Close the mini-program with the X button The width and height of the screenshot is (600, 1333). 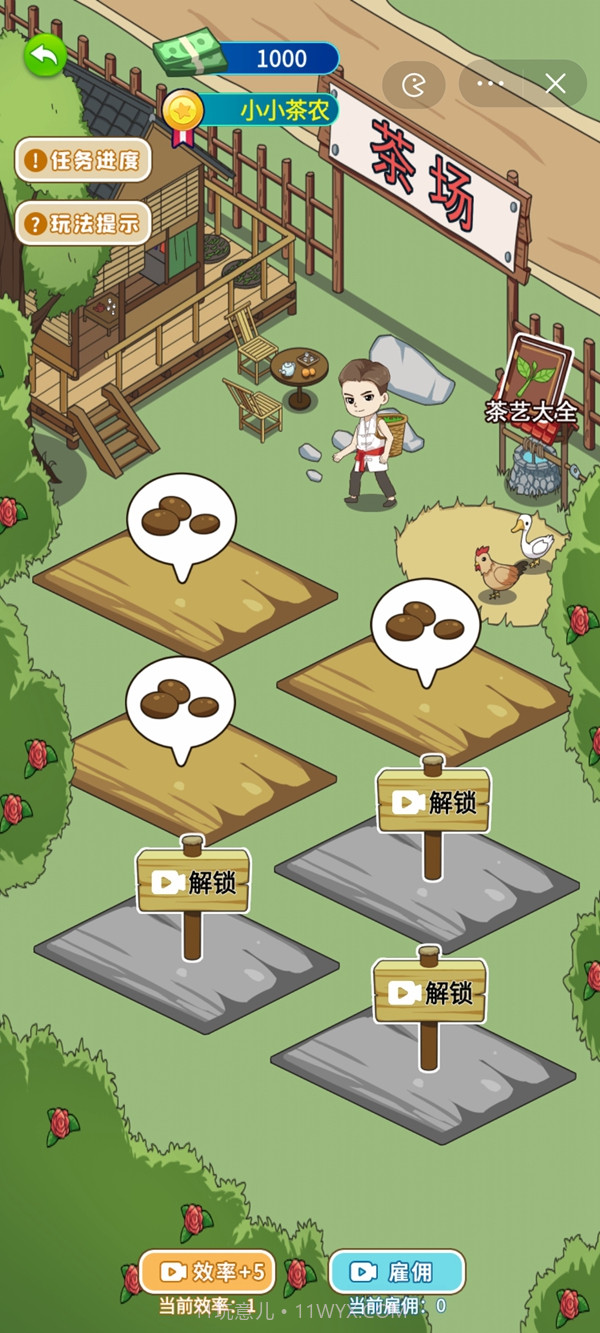coord(556,84)
